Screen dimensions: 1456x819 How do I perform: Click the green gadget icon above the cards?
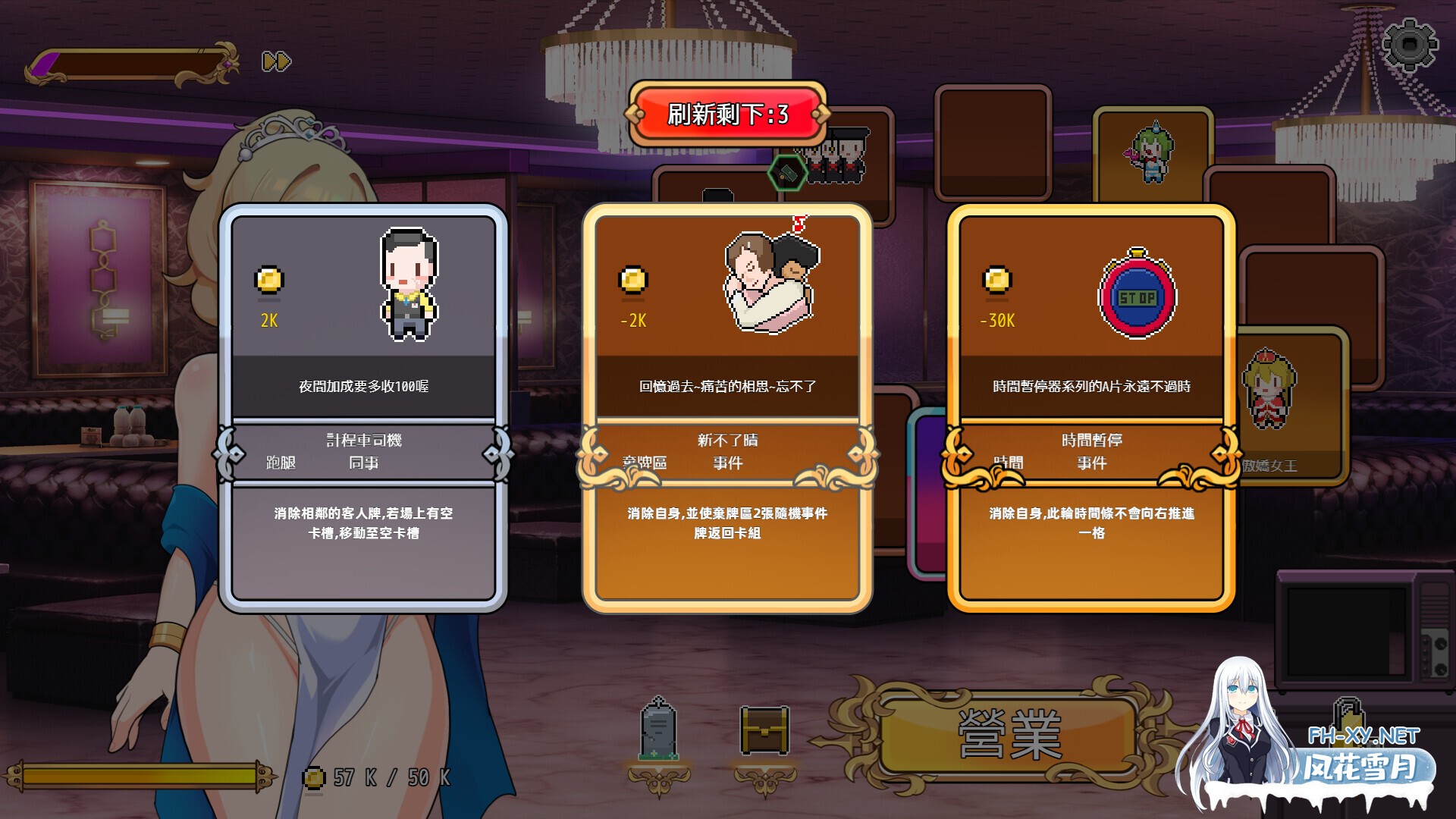pyautogui.click(x=789, y=173)
